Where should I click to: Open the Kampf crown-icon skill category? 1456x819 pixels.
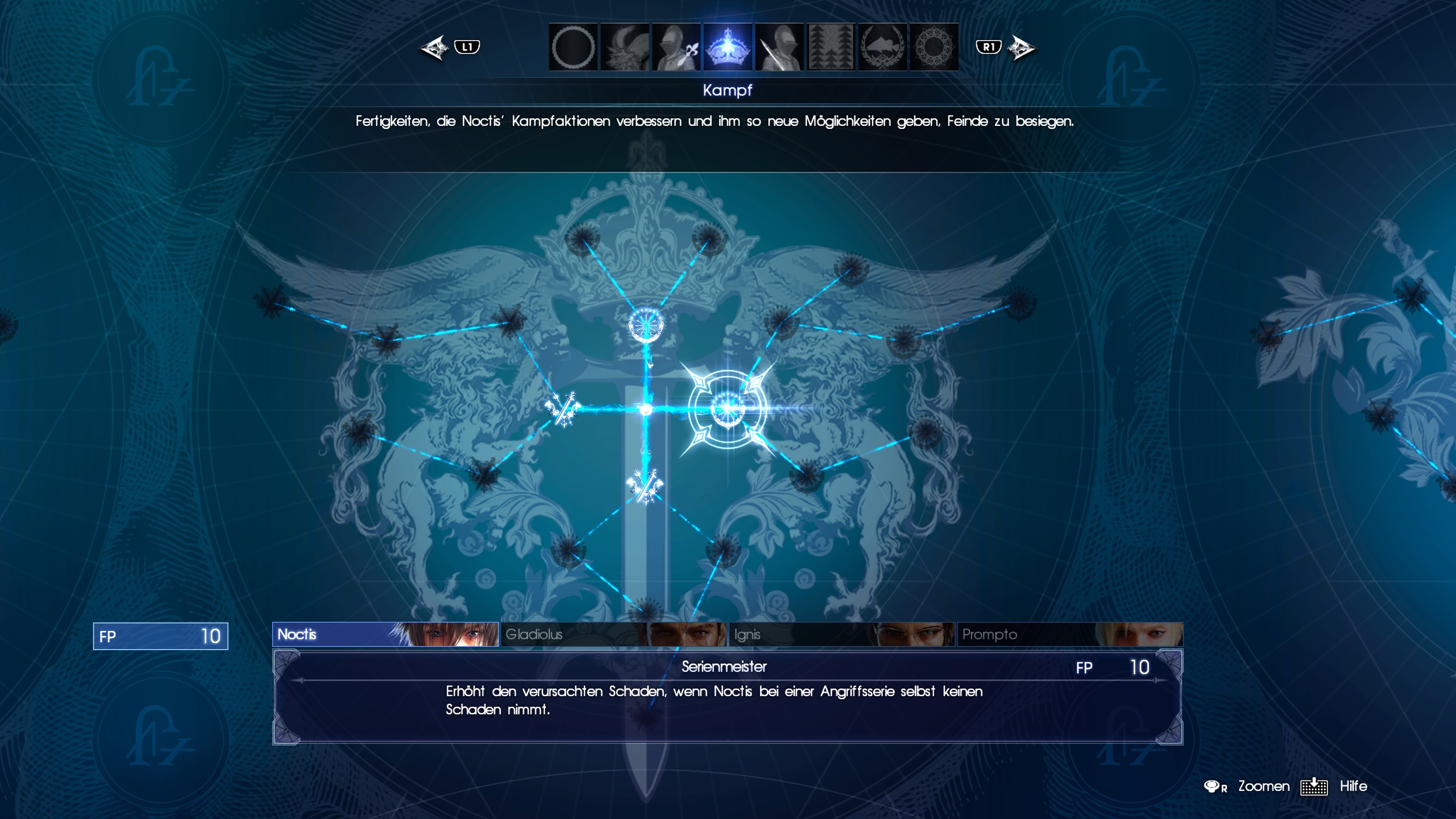[728, 47]
